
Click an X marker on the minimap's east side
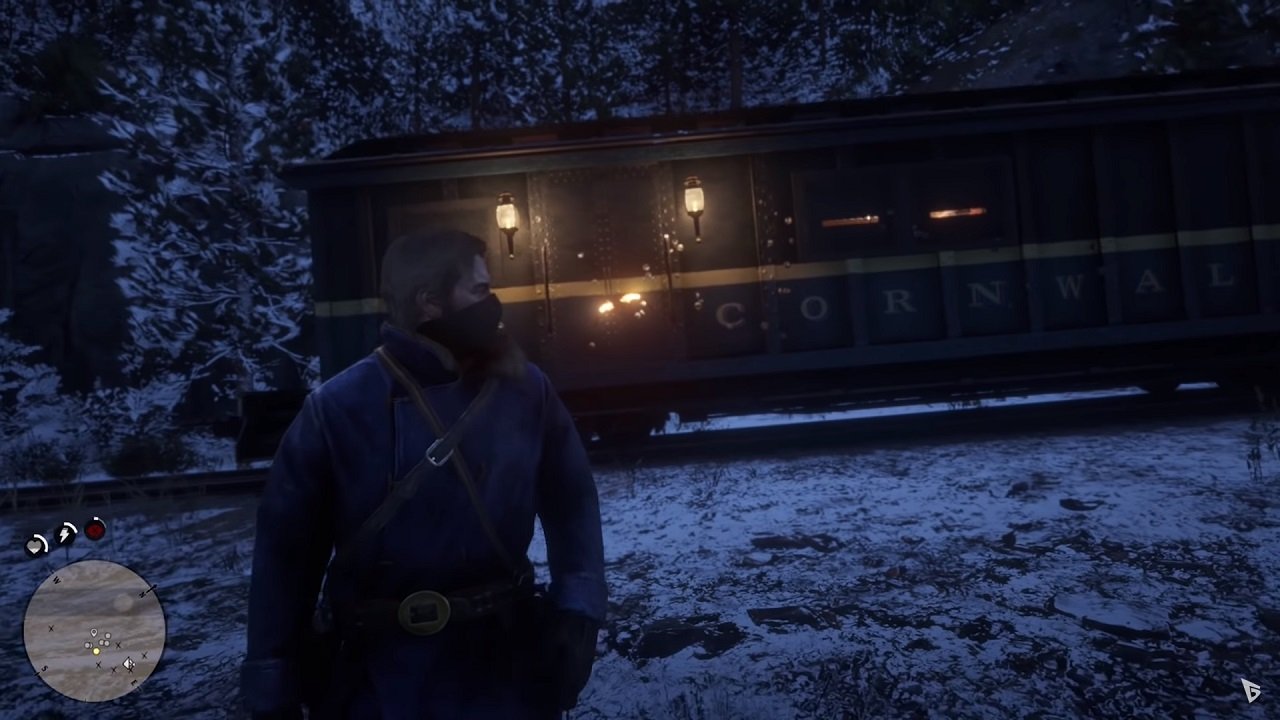click(143, 656)
